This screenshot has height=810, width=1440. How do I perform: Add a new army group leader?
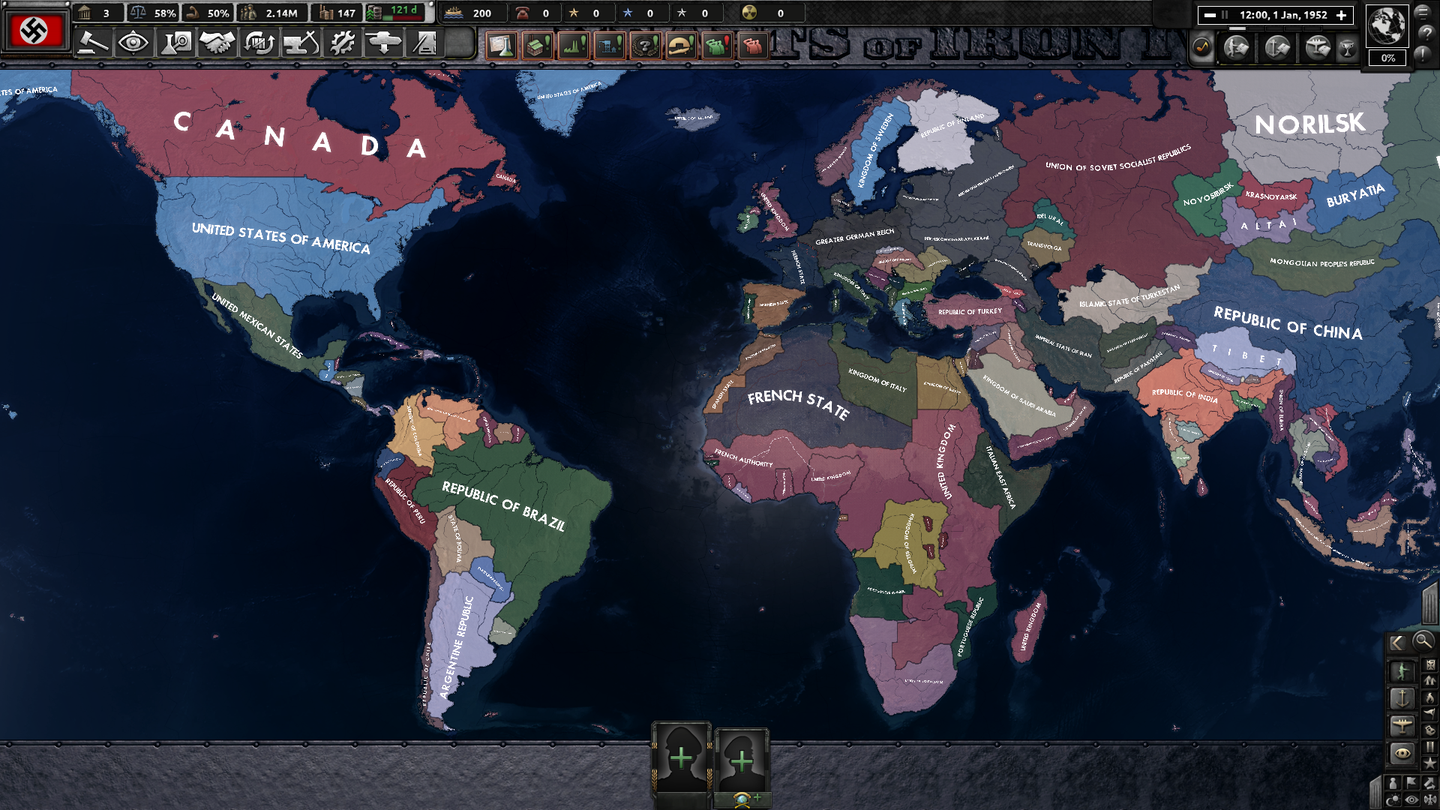click(x=680, y=758)
